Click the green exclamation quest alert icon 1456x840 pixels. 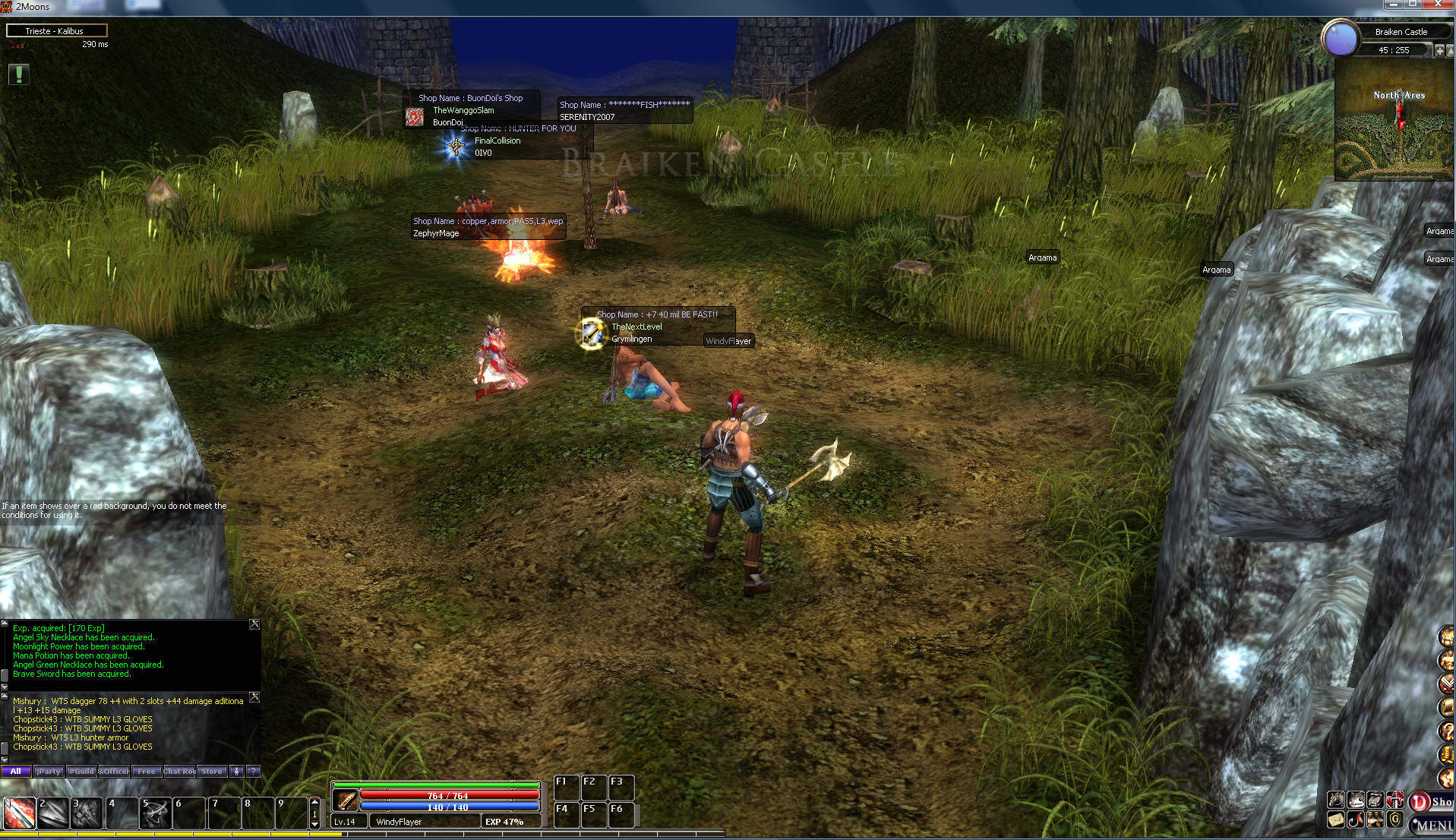(x=19, y=74)
